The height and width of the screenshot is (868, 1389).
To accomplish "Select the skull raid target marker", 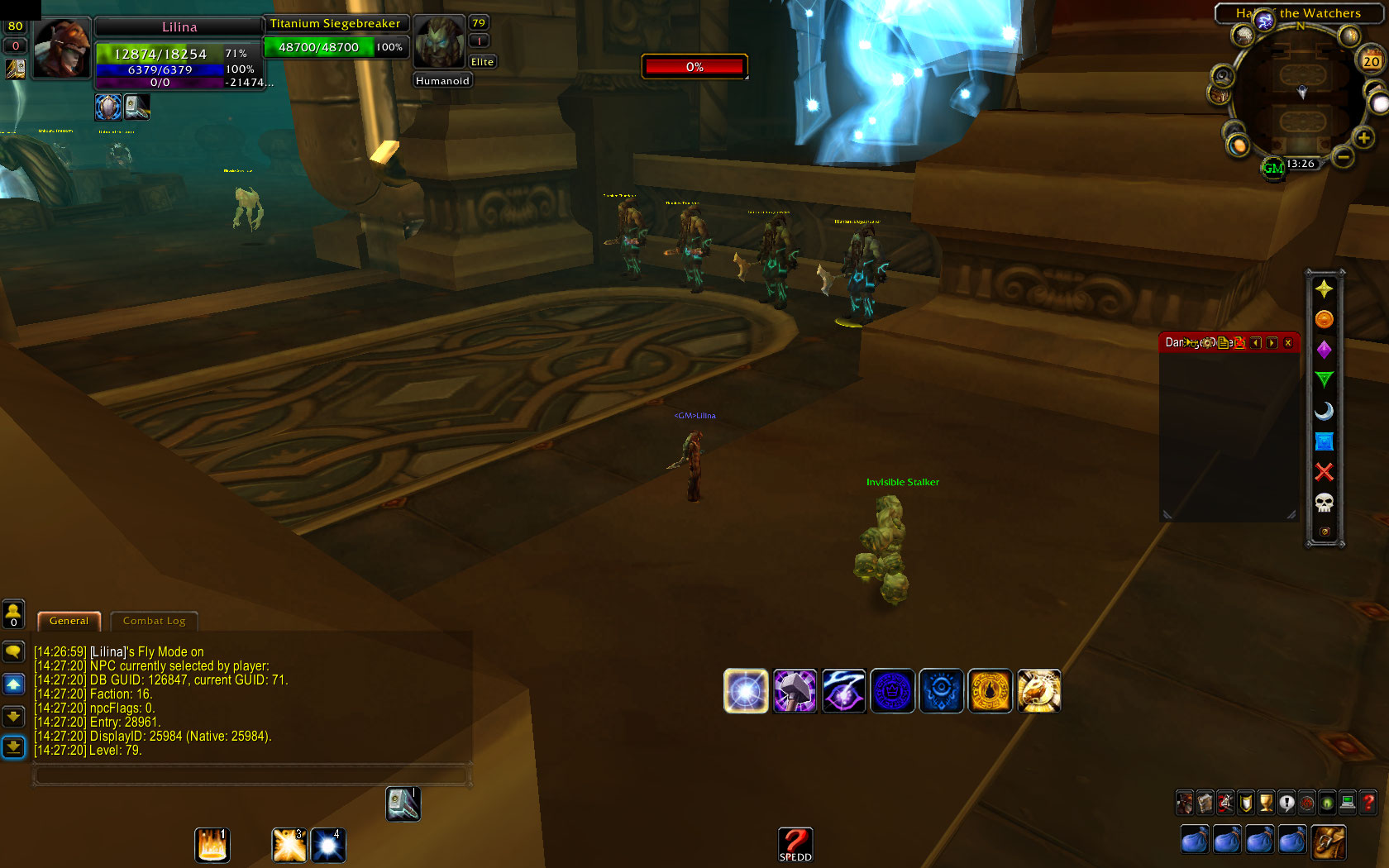I will pos(1325,503).
